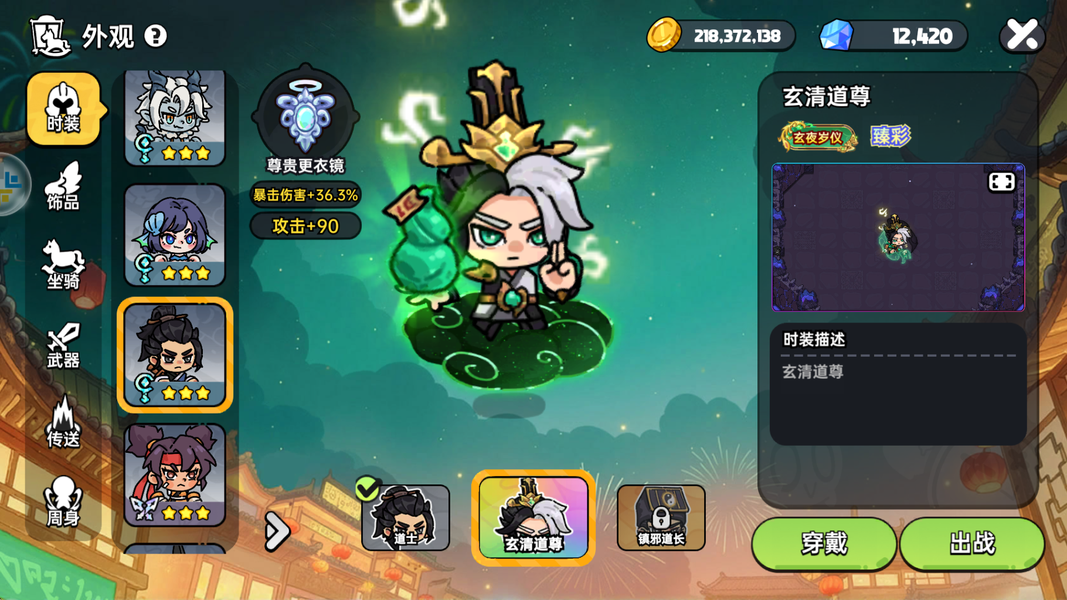The width and height of the screenshot is (1067, 600).
Task: Open the 外观 help question mark
Action: (x=156, y=36)
